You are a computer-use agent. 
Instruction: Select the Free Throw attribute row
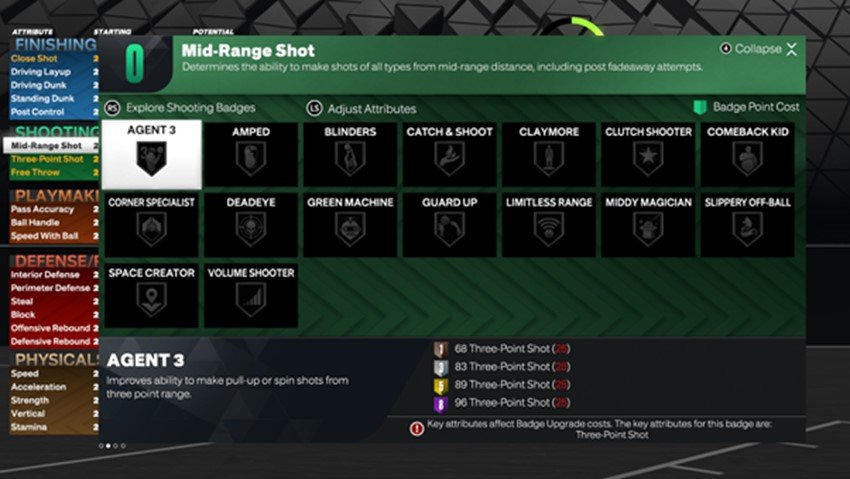point(50,171)
